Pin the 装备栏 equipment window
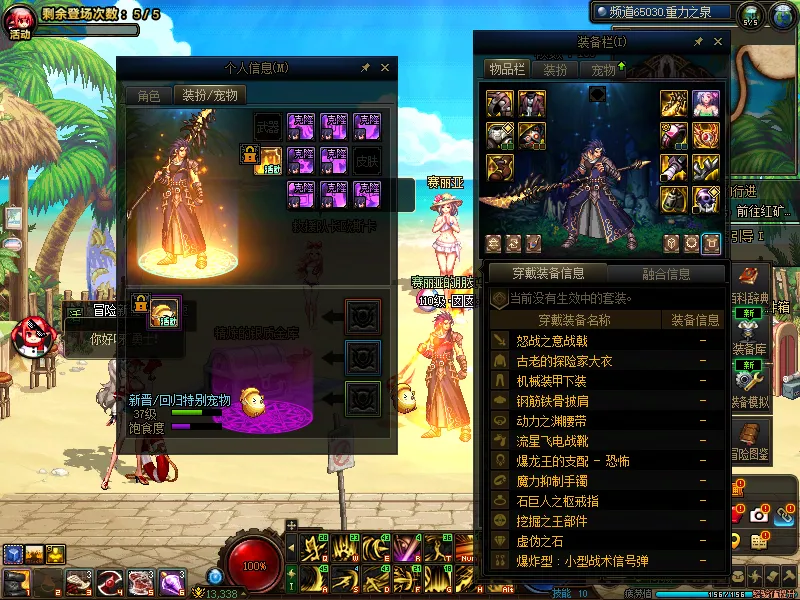Viewport: 800px width, 600px height. tap(698, 42)
